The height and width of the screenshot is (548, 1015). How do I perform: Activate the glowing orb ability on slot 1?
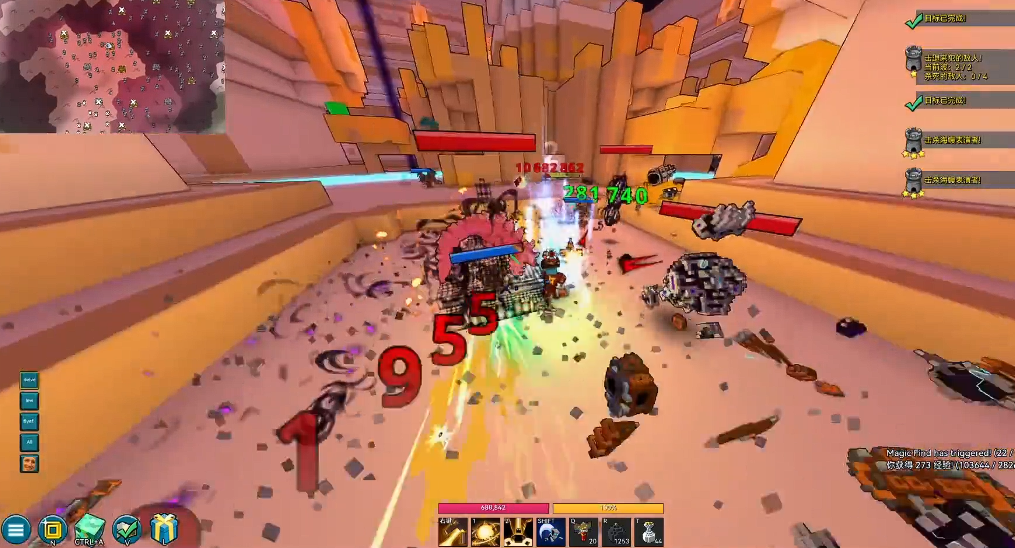(x=485, y=532)
